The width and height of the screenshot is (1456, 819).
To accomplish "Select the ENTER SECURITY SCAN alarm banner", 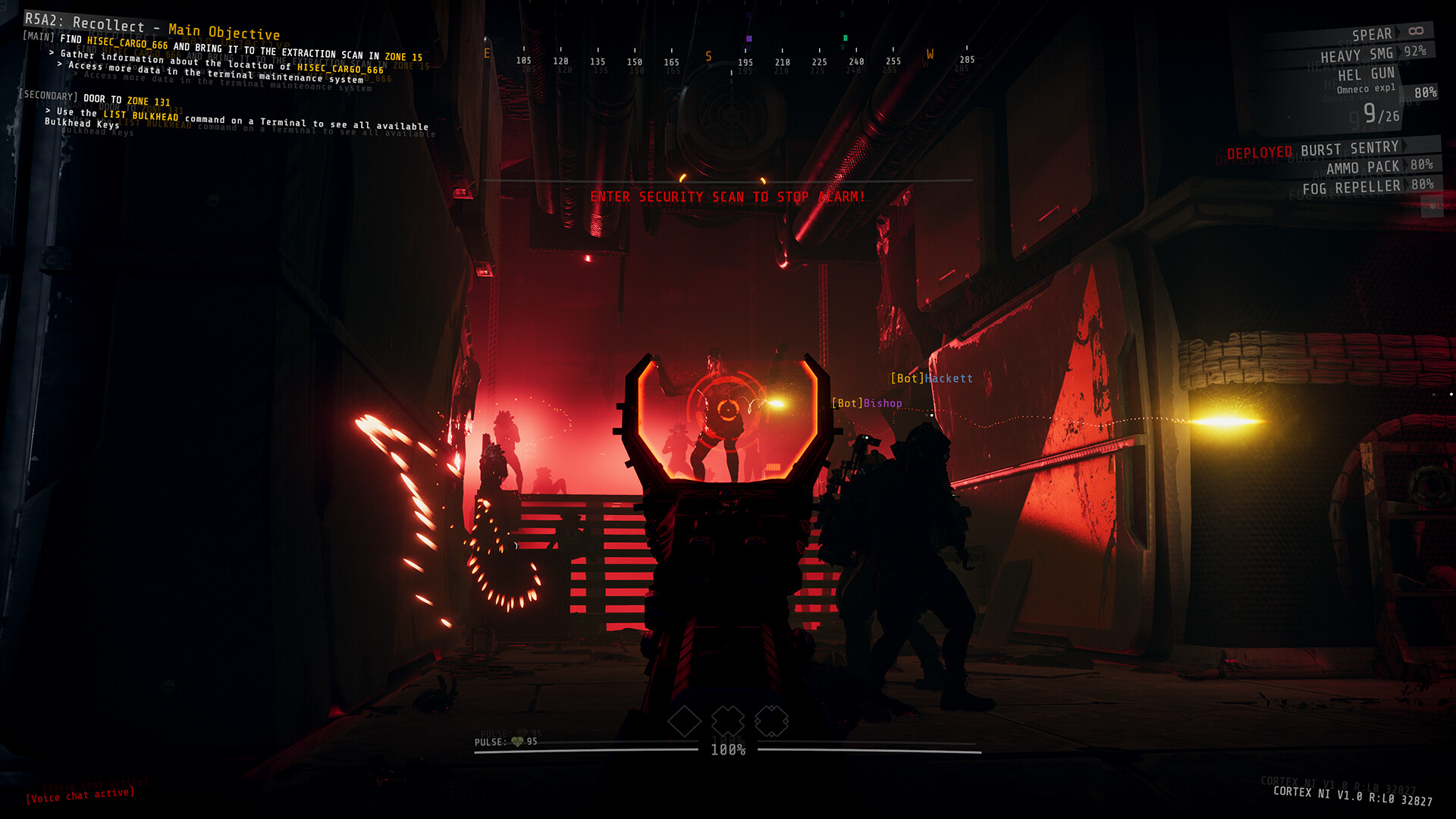I will (x=728, y=195).
